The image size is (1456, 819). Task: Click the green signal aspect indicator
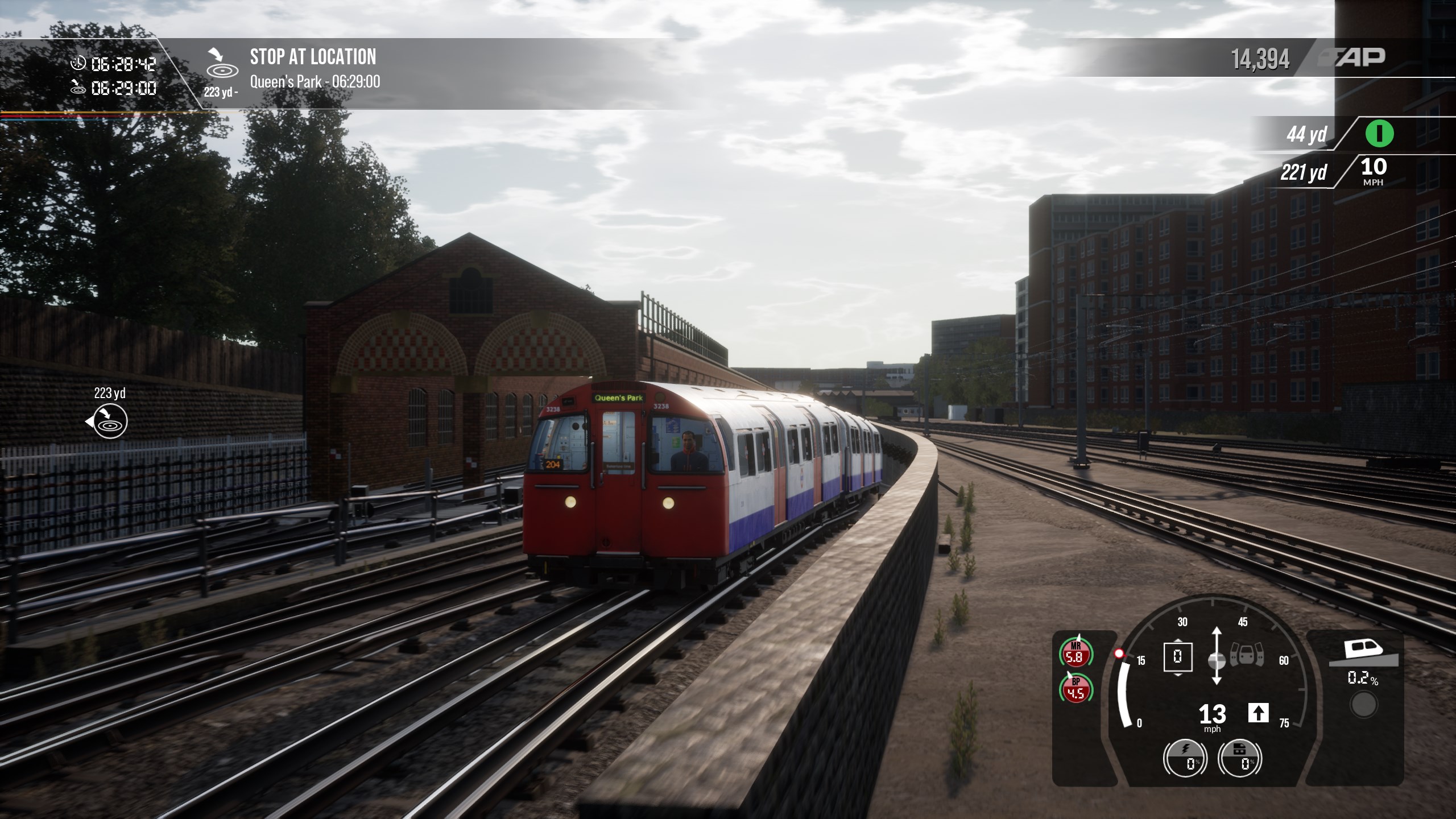pos(1379,134)
